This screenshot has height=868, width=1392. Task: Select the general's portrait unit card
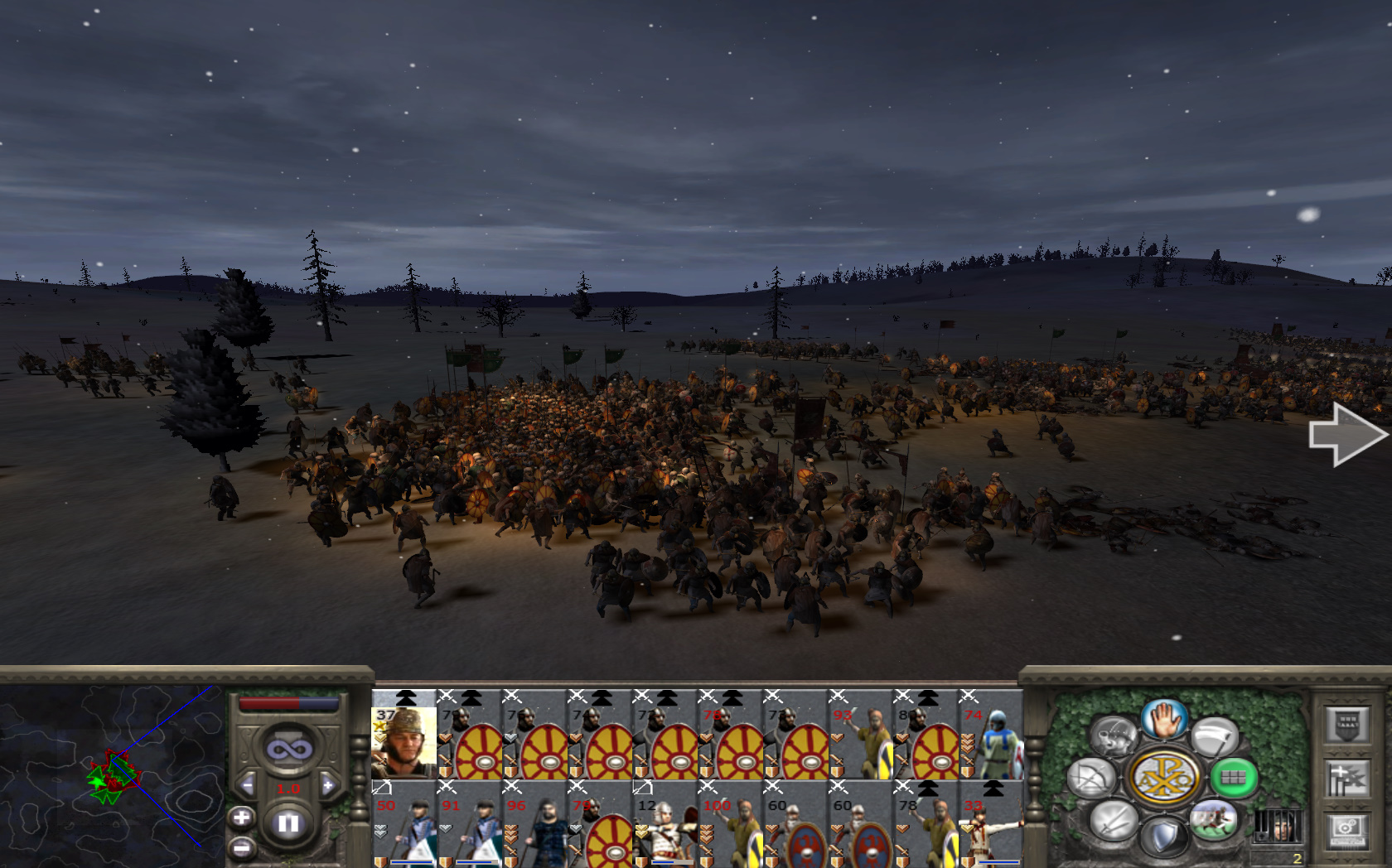[x=404, y=736]
